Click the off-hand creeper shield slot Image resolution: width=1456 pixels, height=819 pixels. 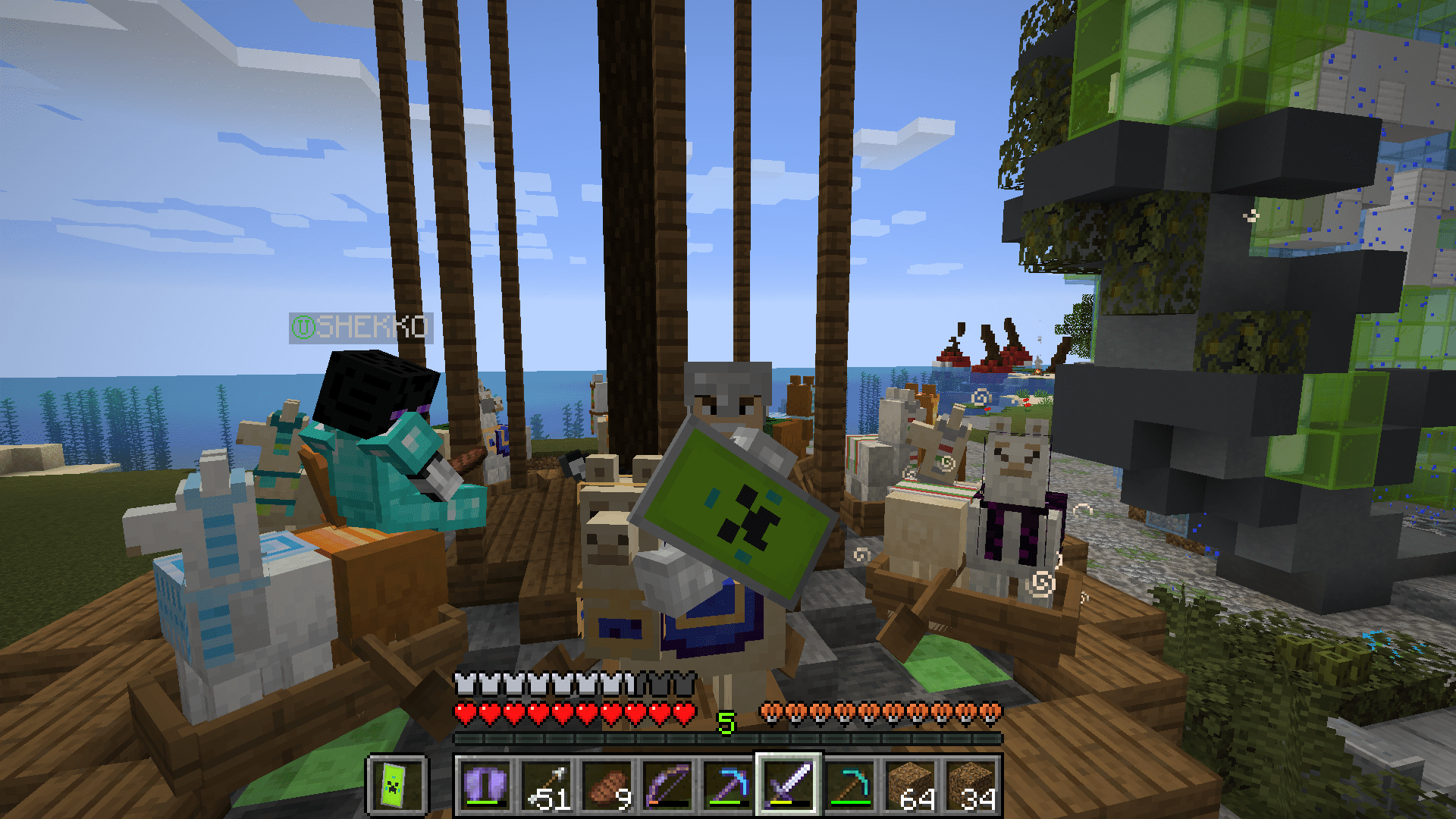(397, 785)
